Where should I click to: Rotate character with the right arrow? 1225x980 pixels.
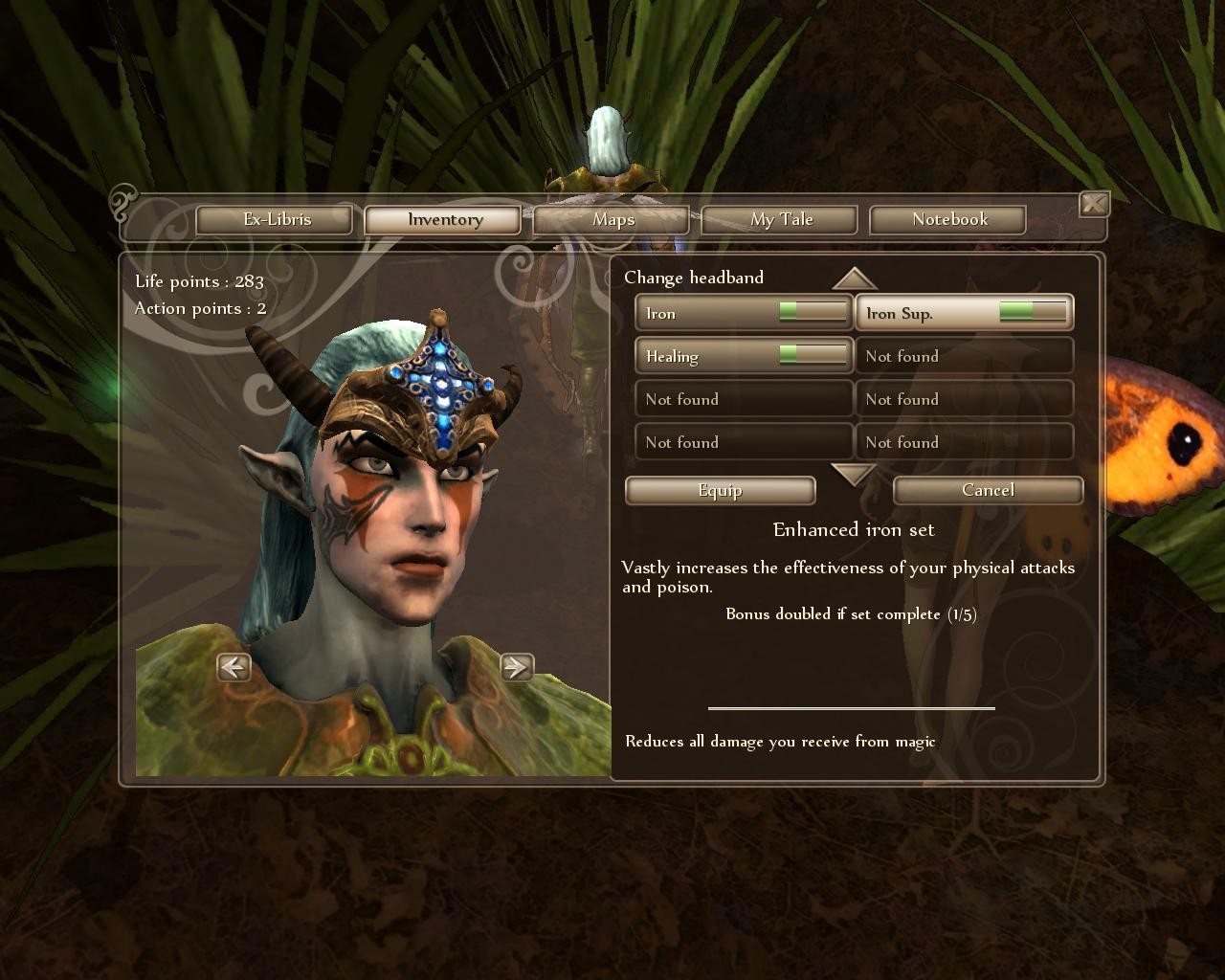tap(517, 667)
